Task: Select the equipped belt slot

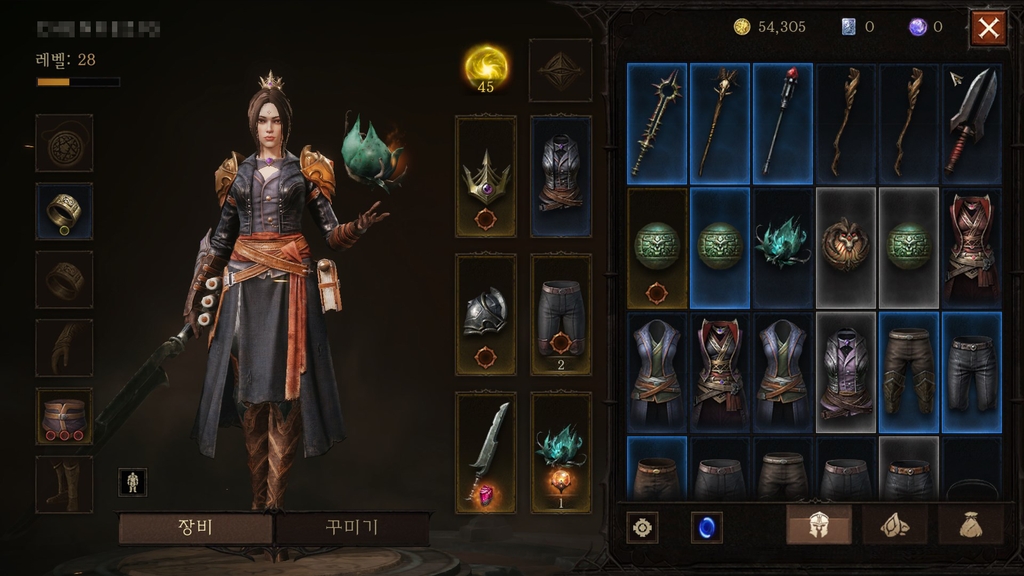Action: click(64, 416)
